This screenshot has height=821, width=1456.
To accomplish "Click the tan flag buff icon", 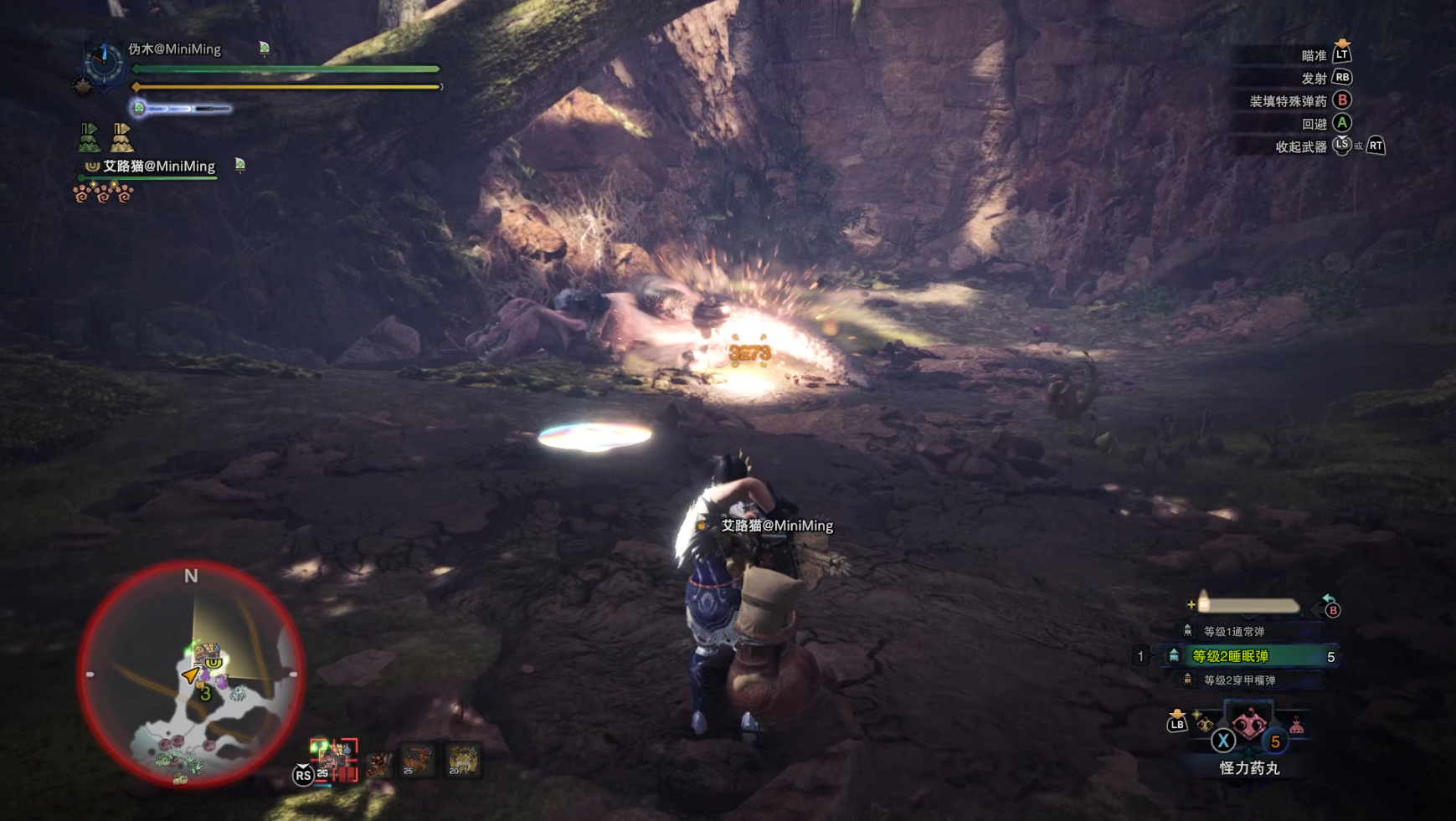I will pyautogui.click(x=121, y=137).
